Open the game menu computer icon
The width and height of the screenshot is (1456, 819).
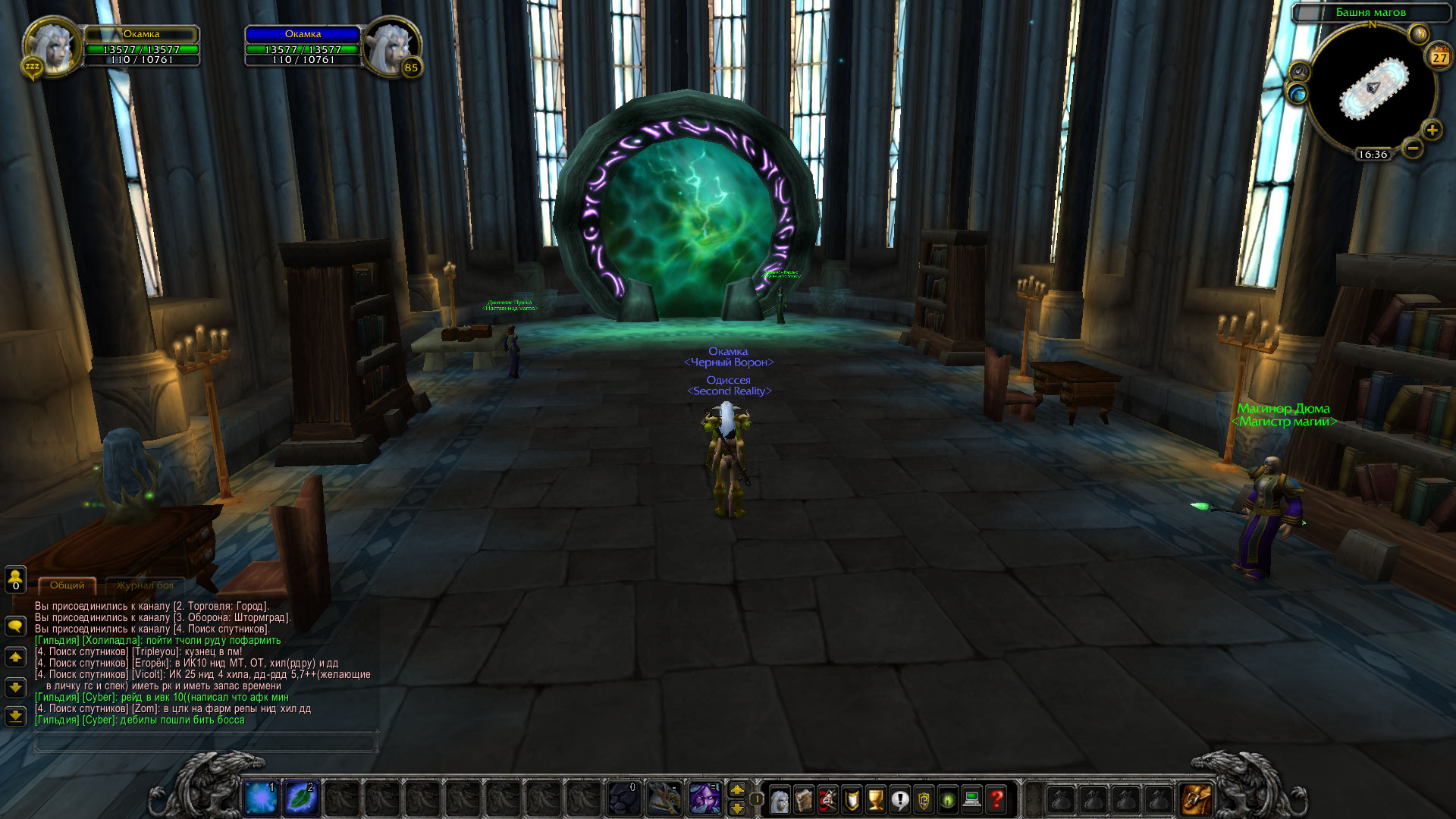972,799
